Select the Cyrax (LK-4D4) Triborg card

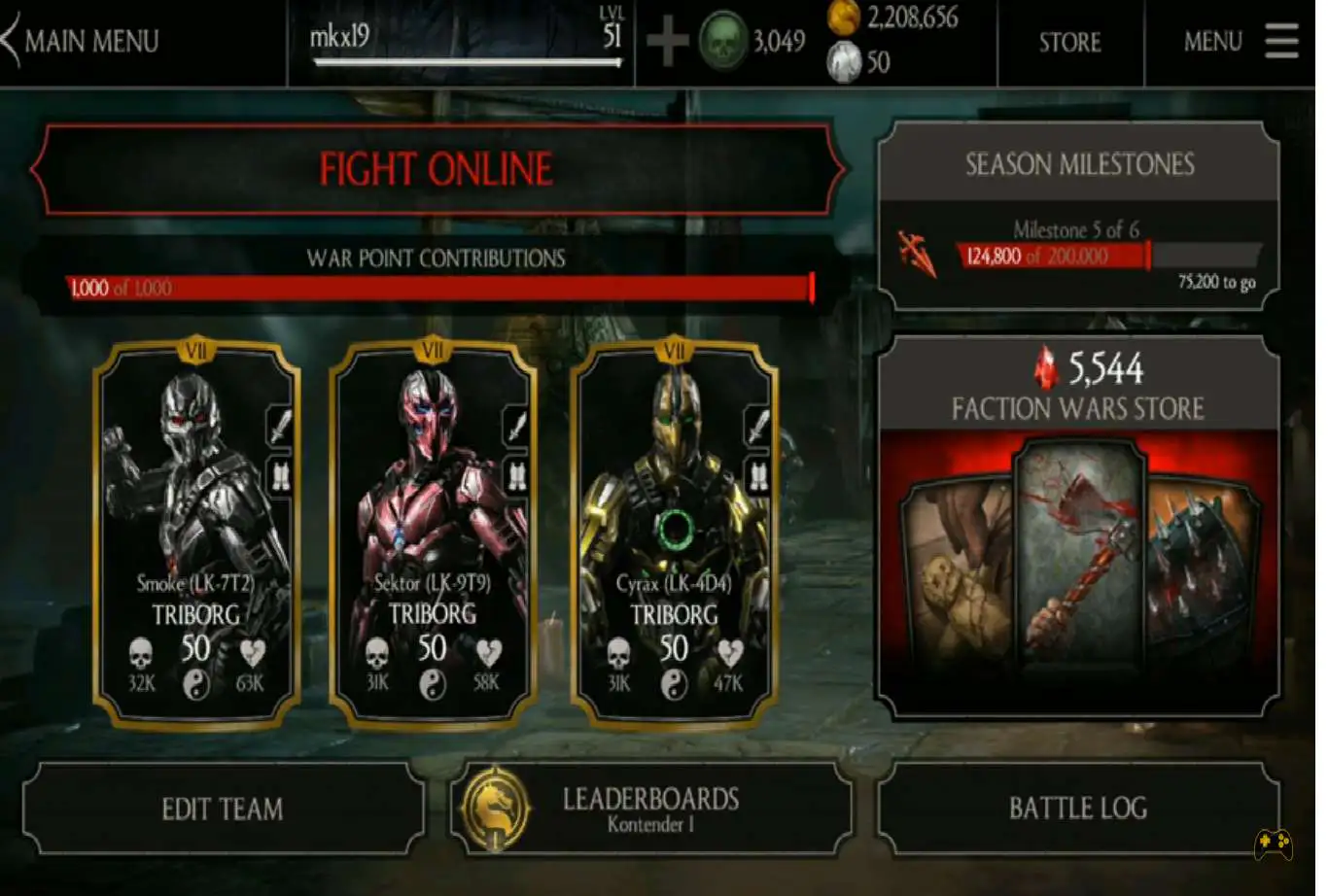(x=674, y=533)
